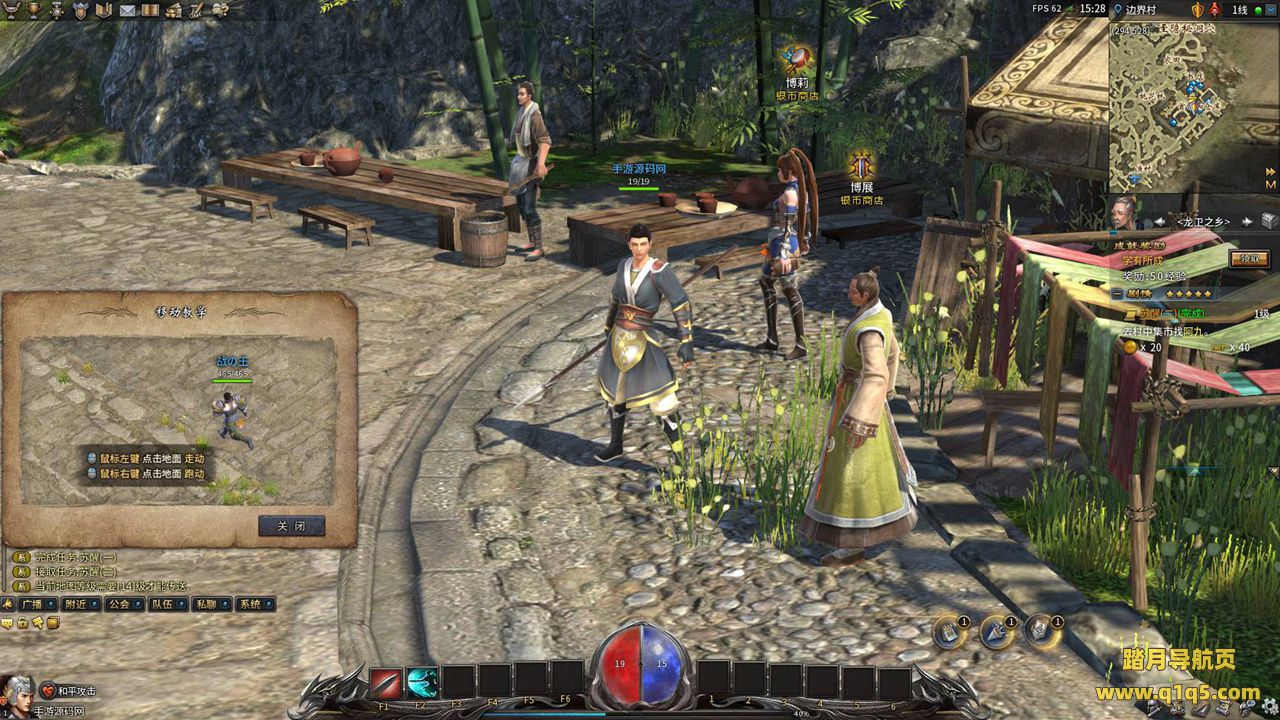Click the player portrait avatar
The width and height of the screenshot is (1280, 720).
(x=17, y=689)
